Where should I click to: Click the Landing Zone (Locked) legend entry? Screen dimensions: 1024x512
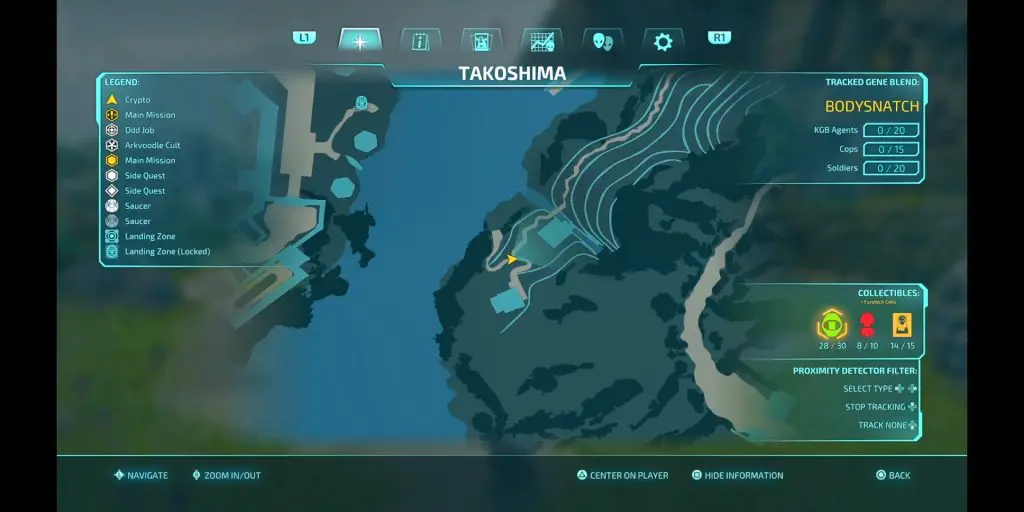(x=167, y=251)
